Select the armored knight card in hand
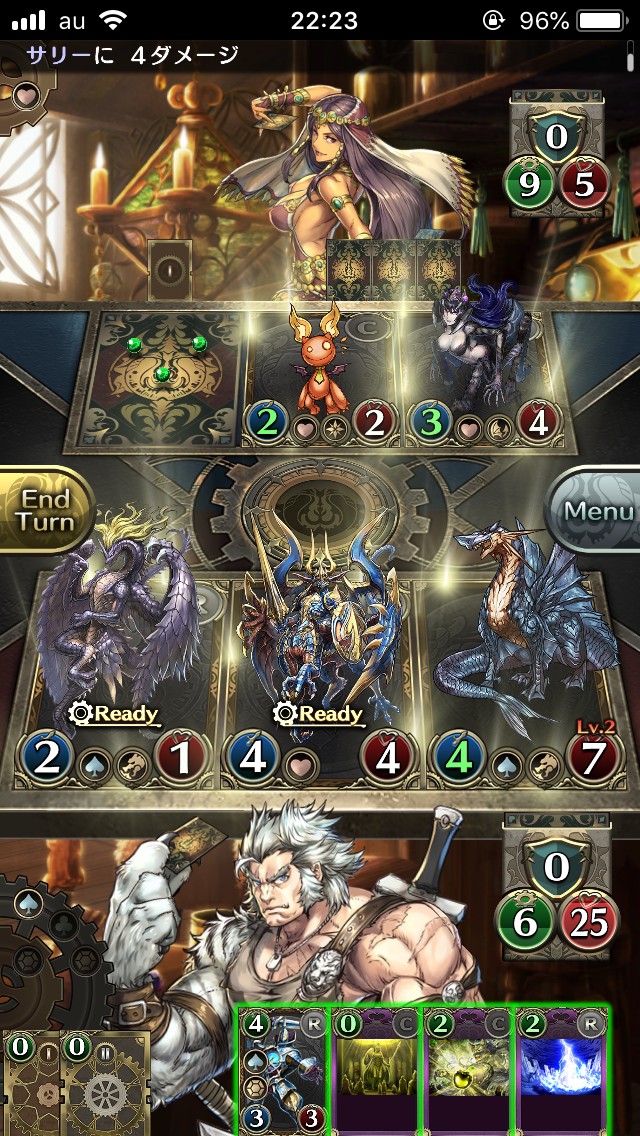The width and height of the screenshot is (640, 1136). click(x=283, y=1070)
